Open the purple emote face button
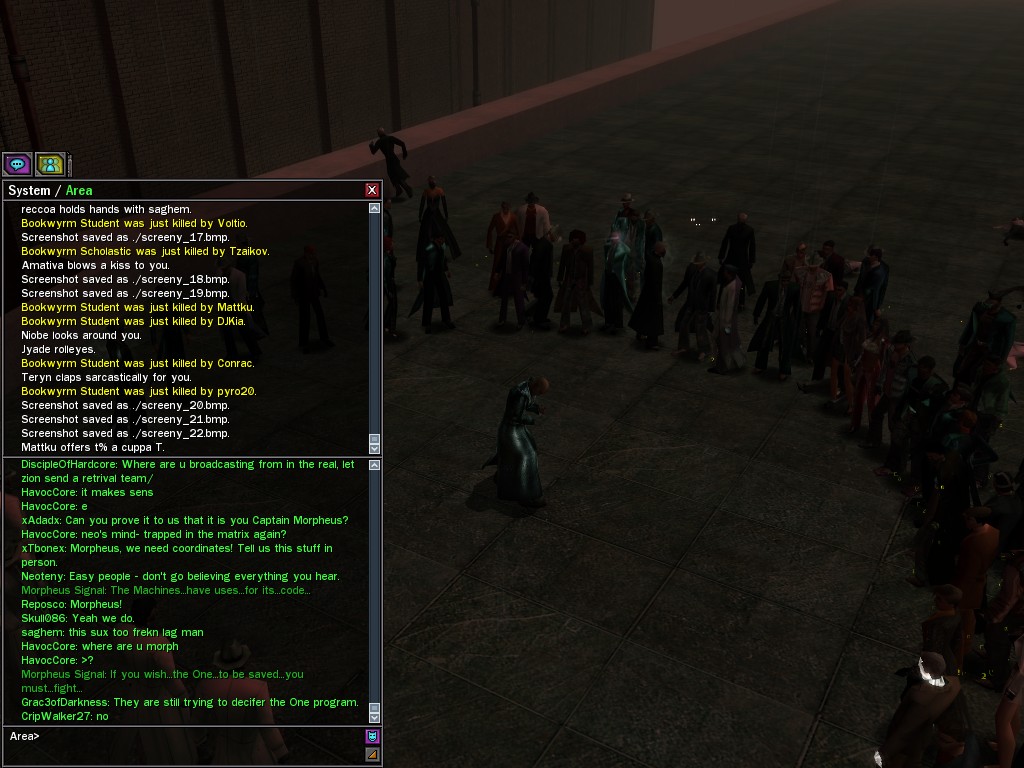This screenshot has width=1024, height=768. tap(372, 736)
